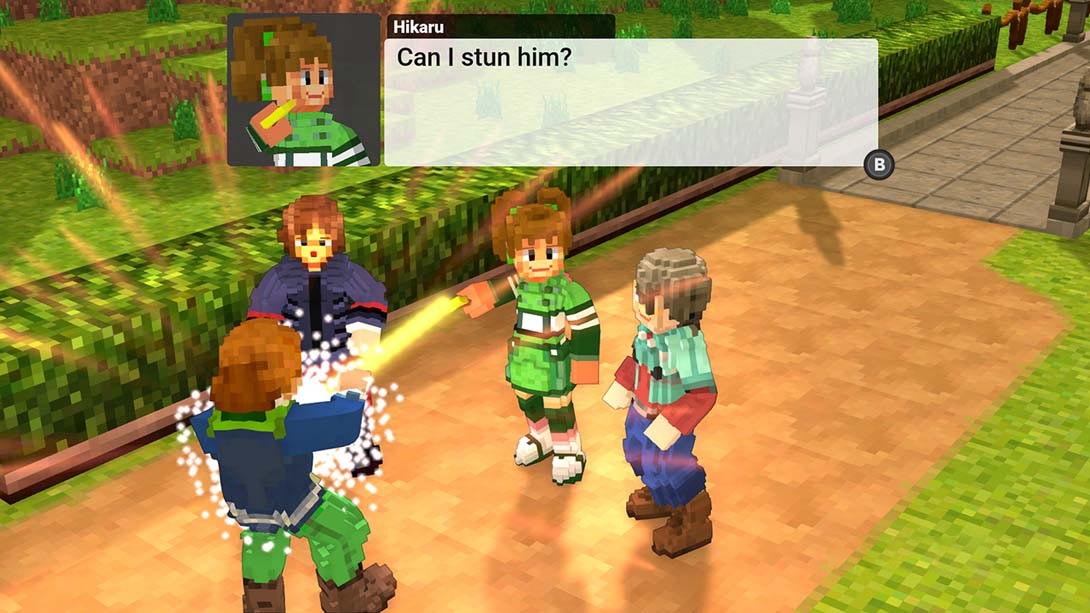Advance the "Can I stun him?" dialogue box

point(879,165)
